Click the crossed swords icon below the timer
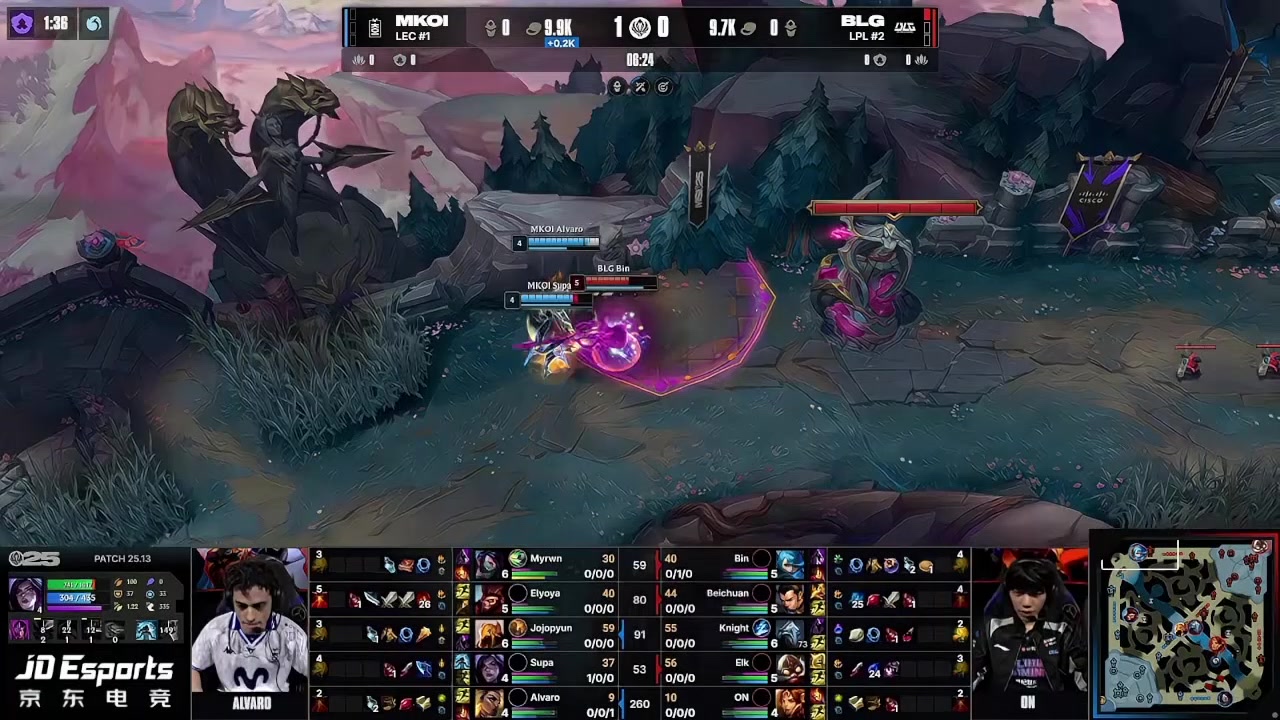1280x720 pixels. point(640,87)
